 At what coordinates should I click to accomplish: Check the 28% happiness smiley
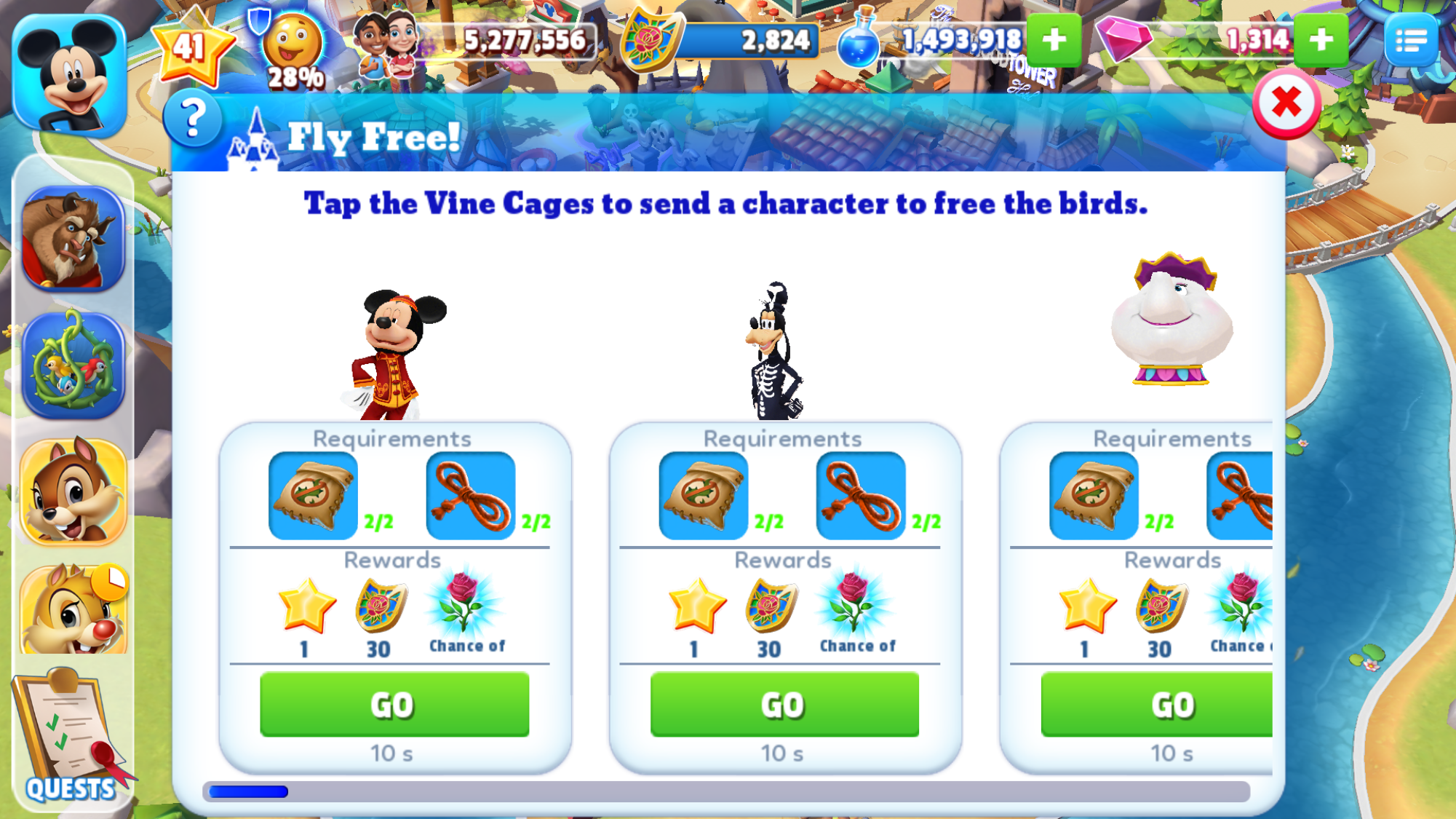[x=293, y=50]
